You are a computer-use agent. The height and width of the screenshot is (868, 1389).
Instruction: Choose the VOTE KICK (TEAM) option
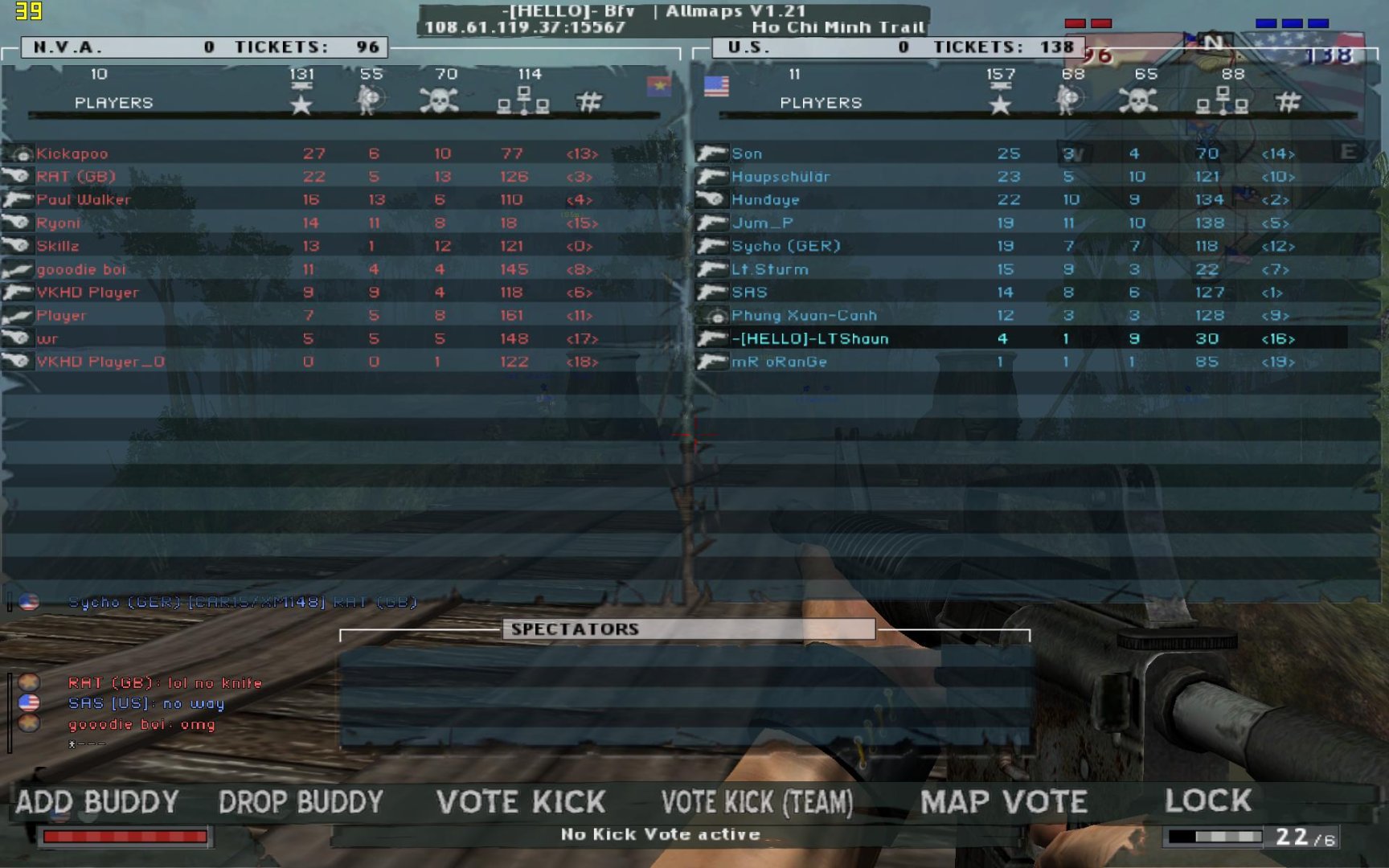tap(756, 802)
